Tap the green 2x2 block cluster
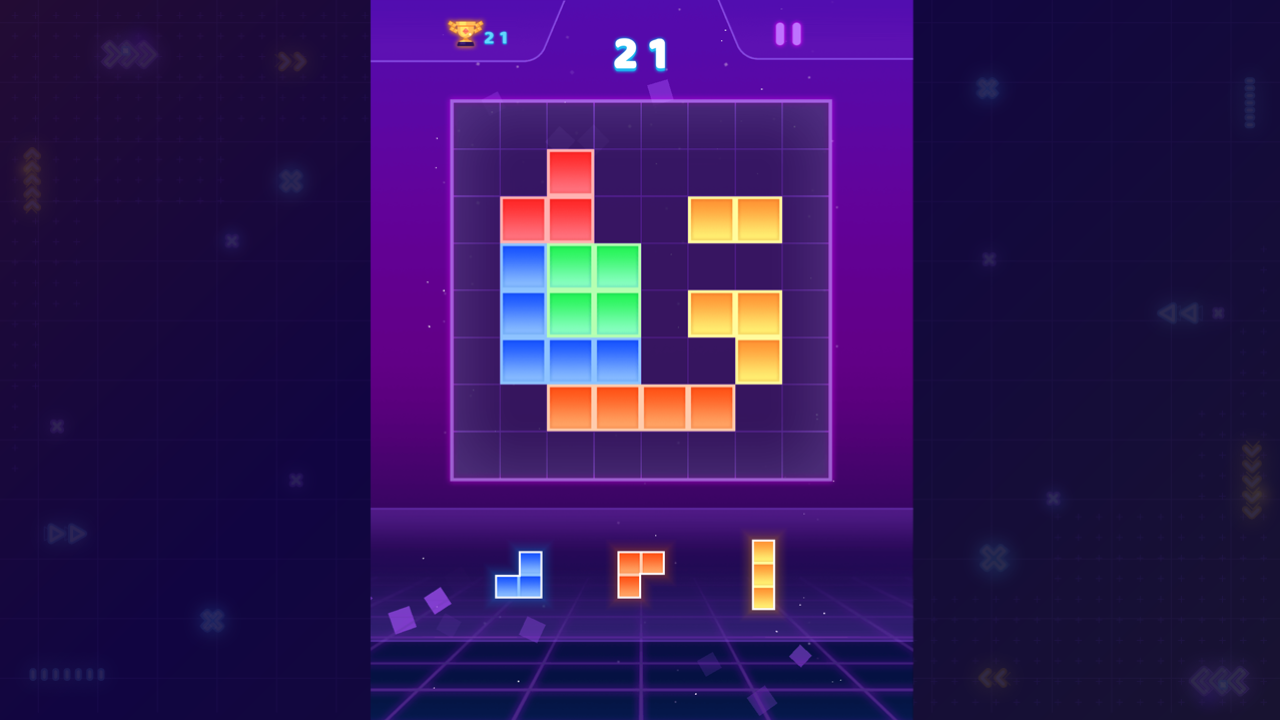 [593, 288]
